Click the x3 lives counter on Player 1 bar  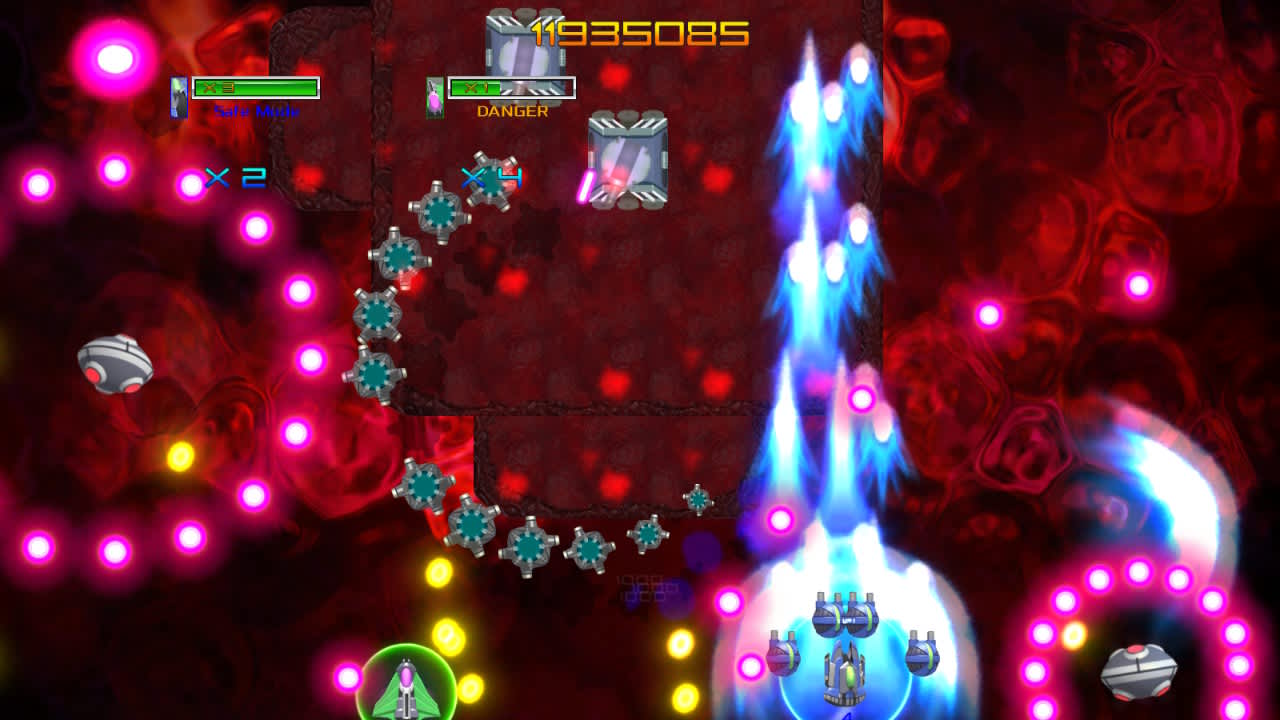(x=211, y=88)
